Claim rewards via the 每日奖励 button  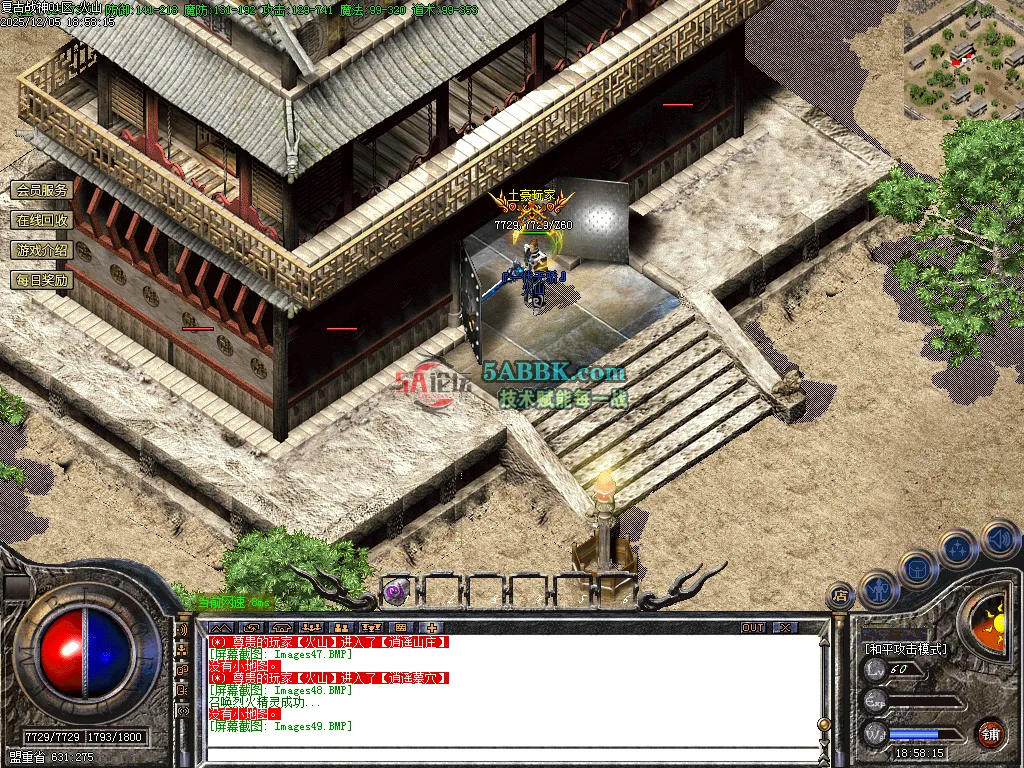coord(42,280)
